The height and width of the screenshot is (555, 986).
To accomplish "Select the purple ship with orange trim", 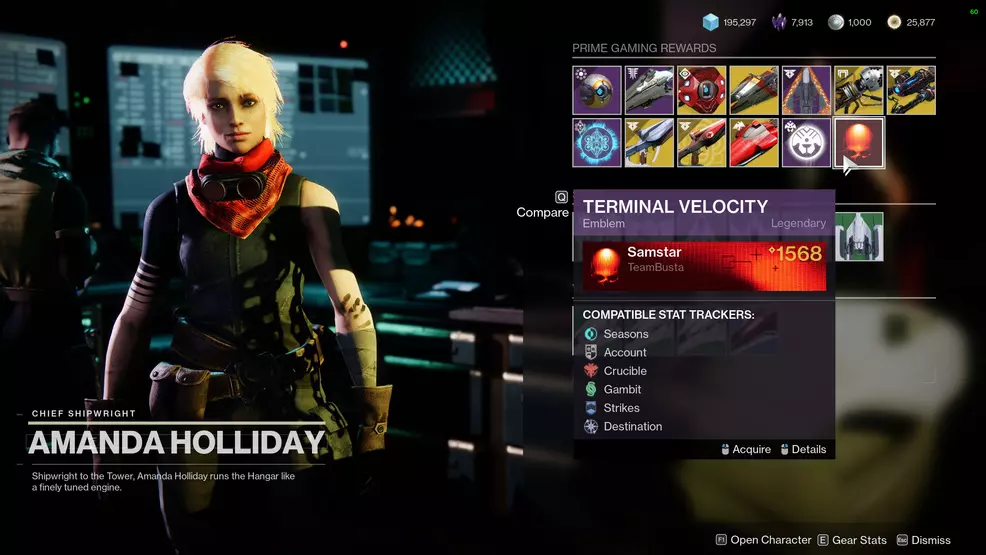I will [x=806, y=90].
